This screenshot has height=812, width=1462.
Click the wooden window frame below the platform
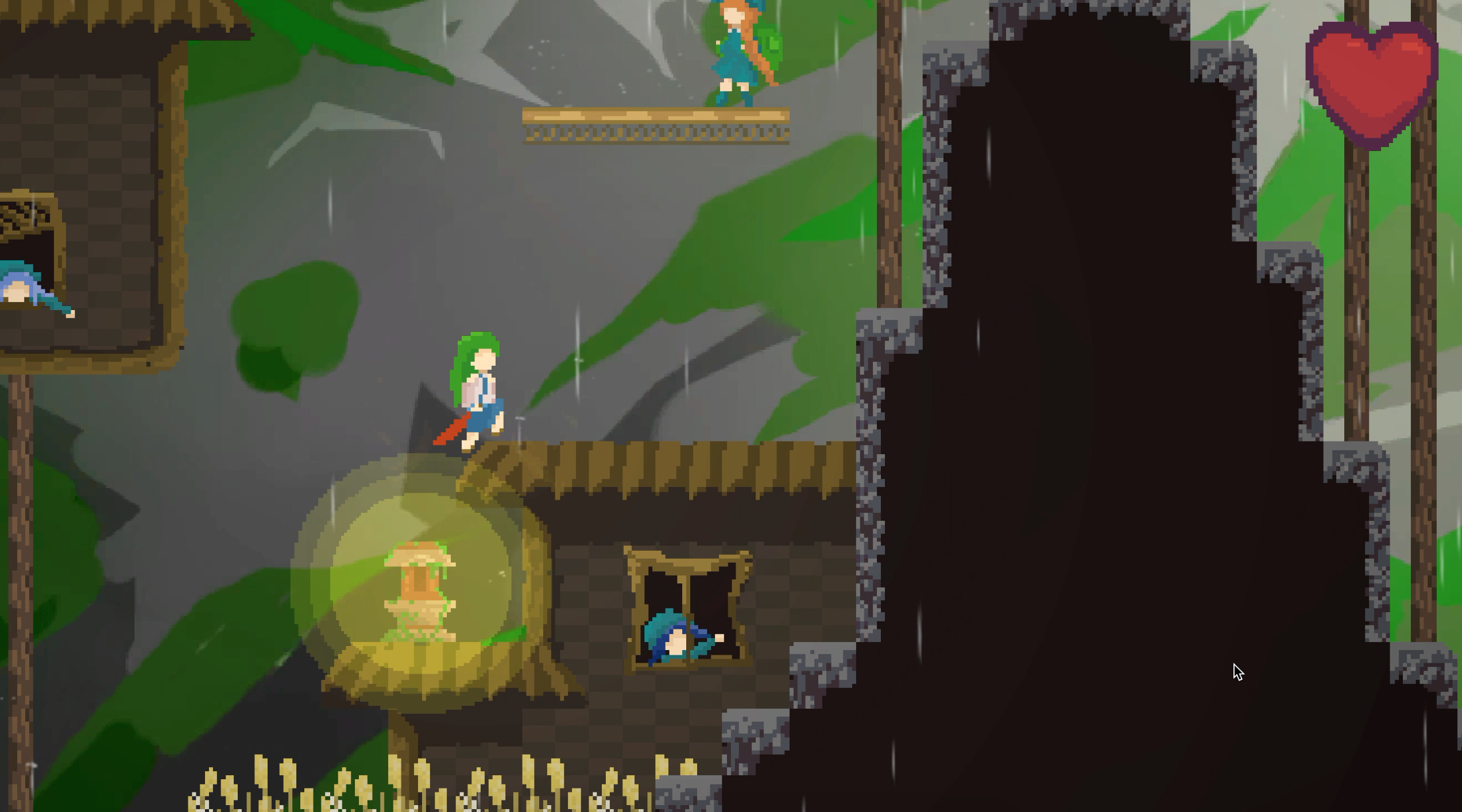click(689, 609)
